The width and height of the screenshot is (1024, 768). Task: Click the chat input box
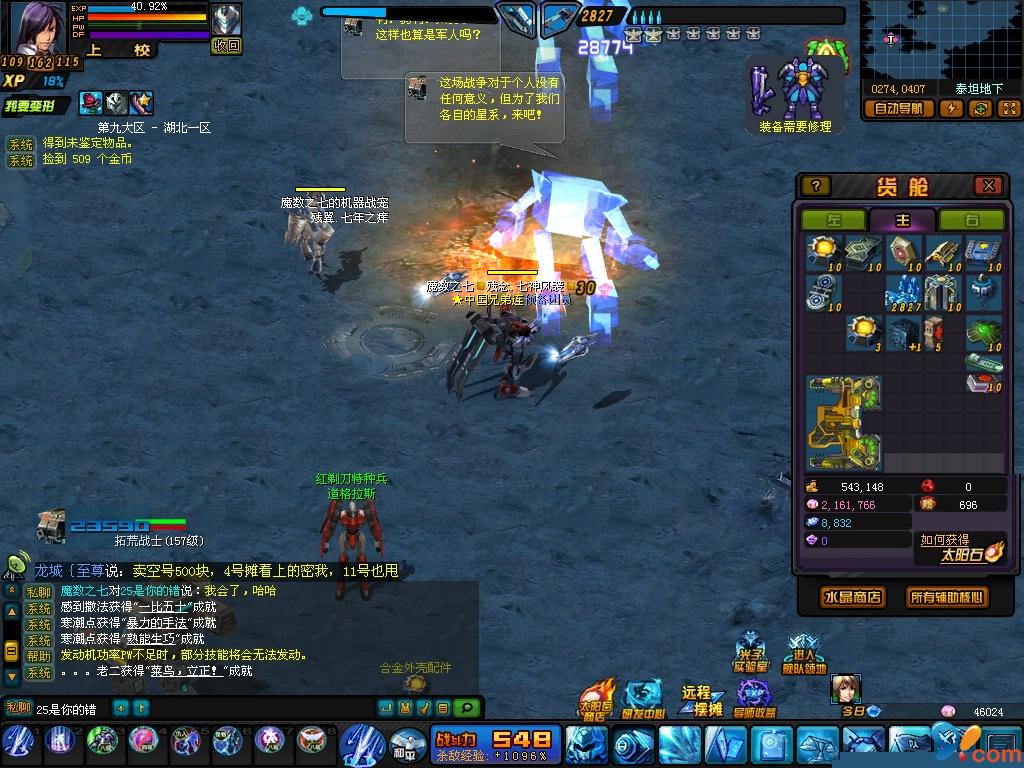(70, 709)
